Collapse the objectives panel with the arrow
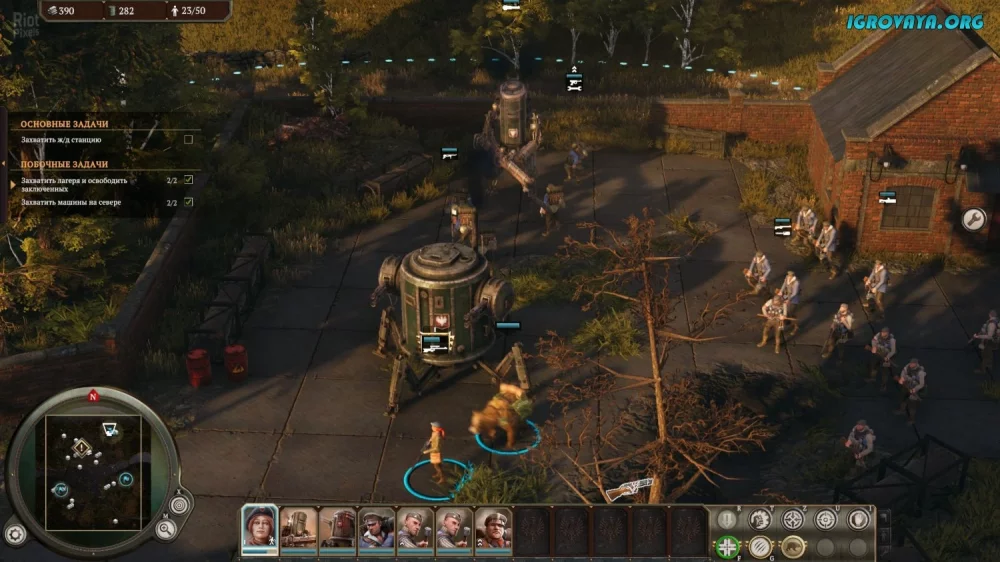Viewport: 1000px width, 562px height. coord(5,161)
